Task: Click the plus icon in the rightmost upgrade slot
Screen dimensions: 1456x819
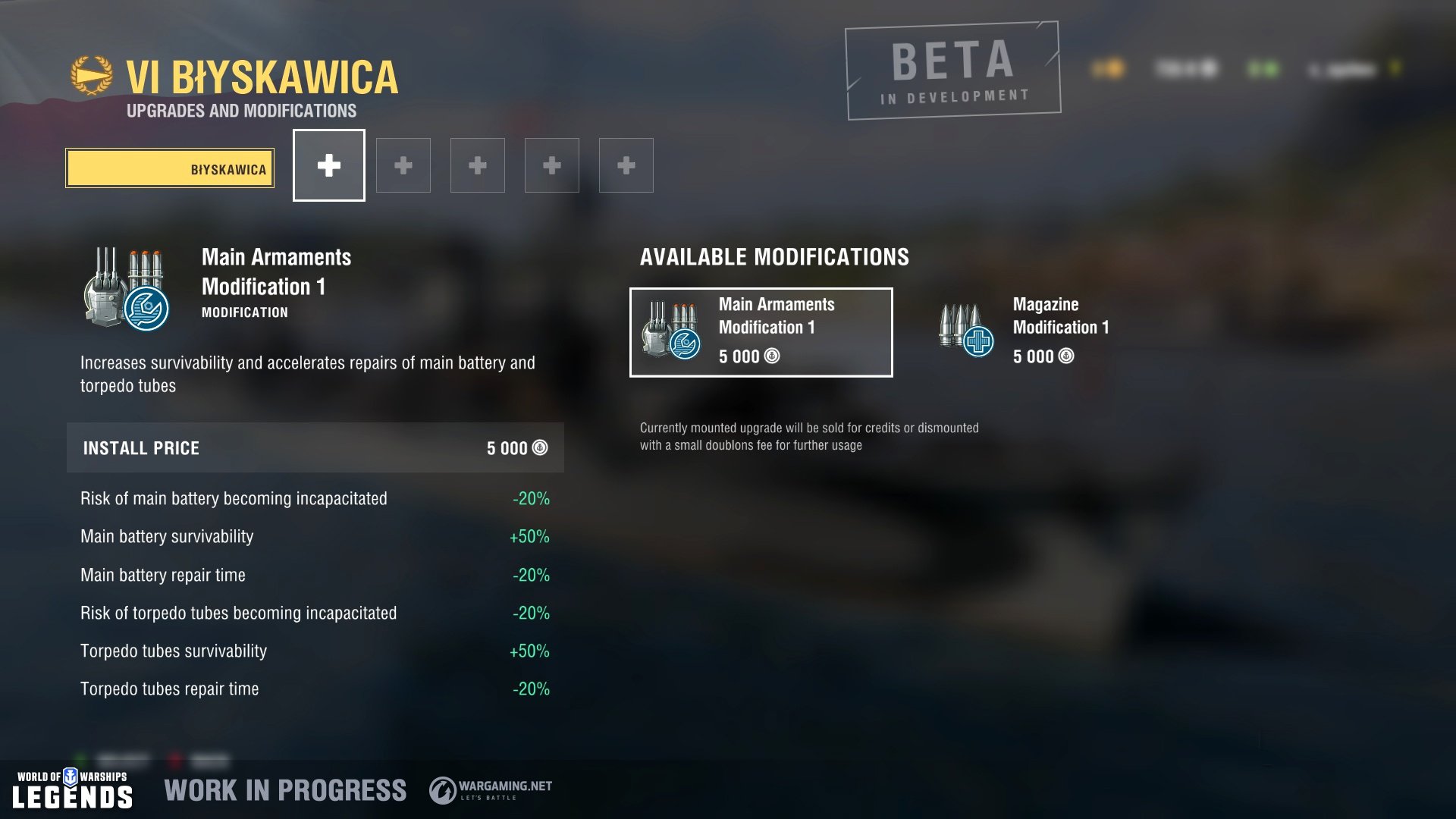Action: tap(626, 165)
